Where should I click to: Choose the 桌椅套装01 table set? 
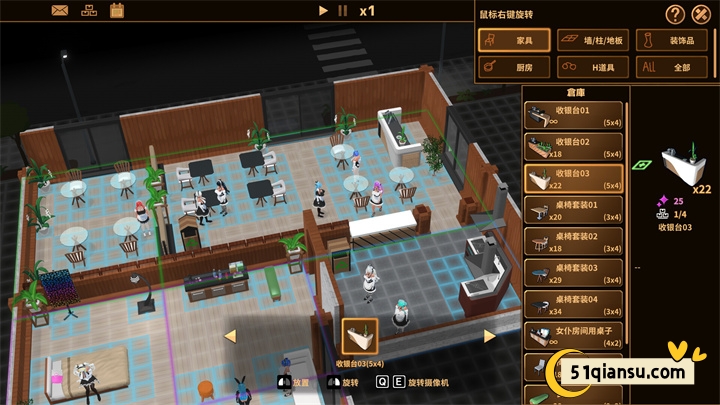point(573,210)
